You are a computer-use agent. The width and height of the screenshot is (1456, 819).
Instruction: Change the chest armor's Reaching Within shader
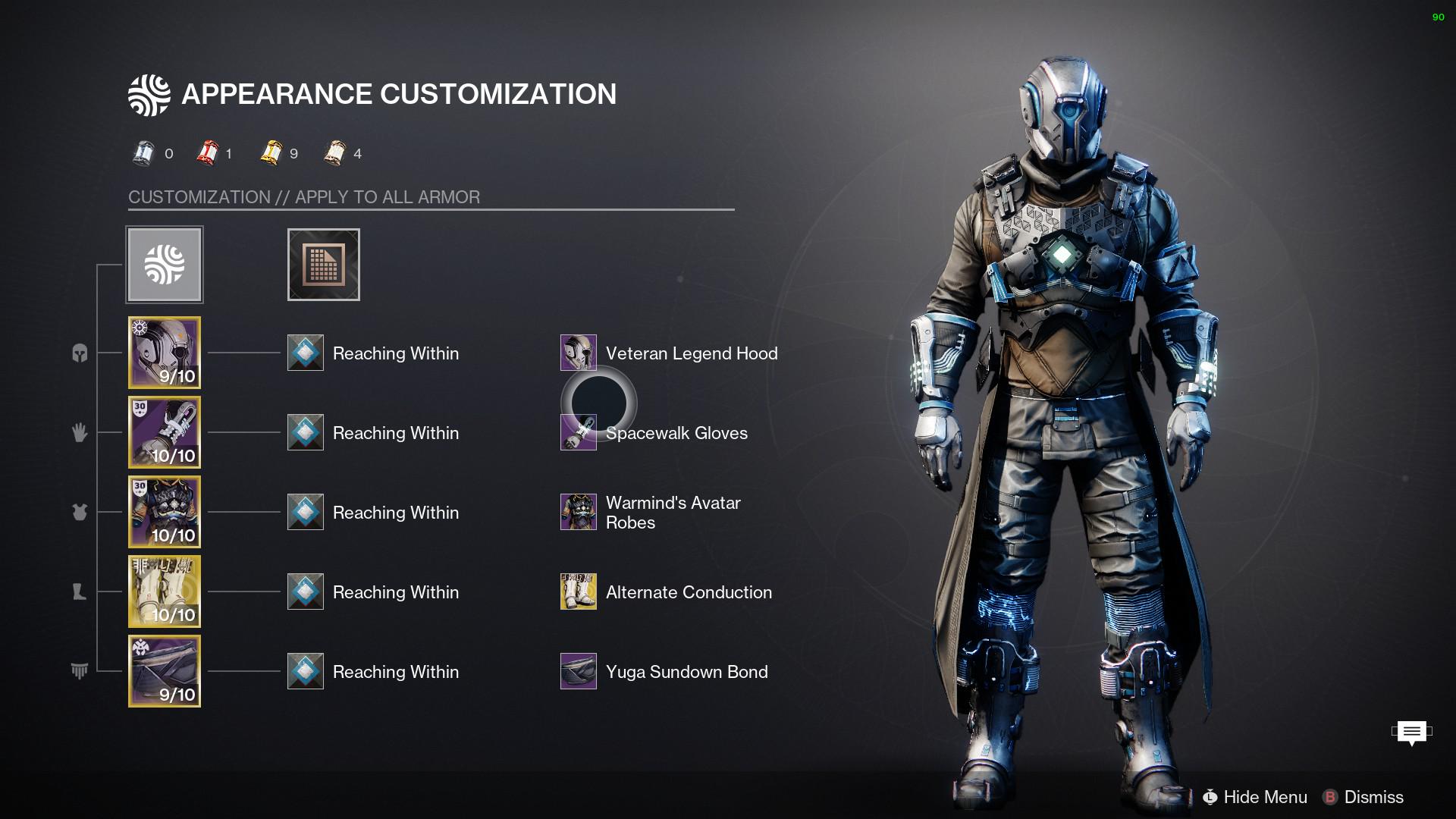pos(306,512)
